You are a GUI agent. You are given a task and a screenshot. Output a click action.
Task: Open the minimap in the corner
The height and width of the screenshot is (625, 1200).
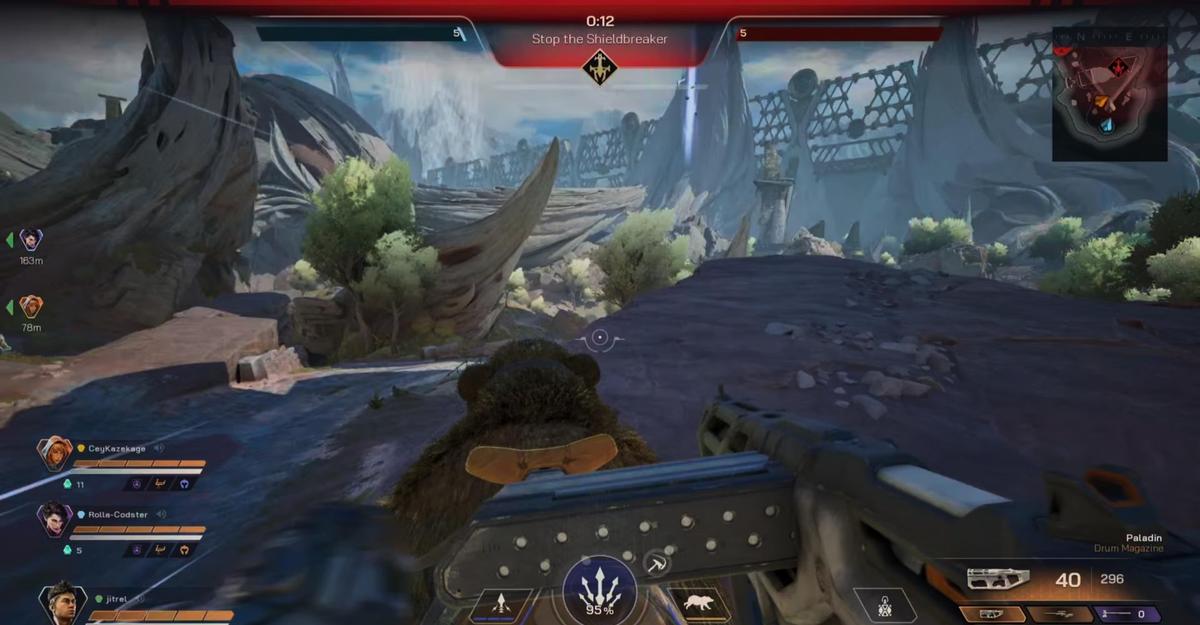pyautogui.click(x=1109, y=93)
